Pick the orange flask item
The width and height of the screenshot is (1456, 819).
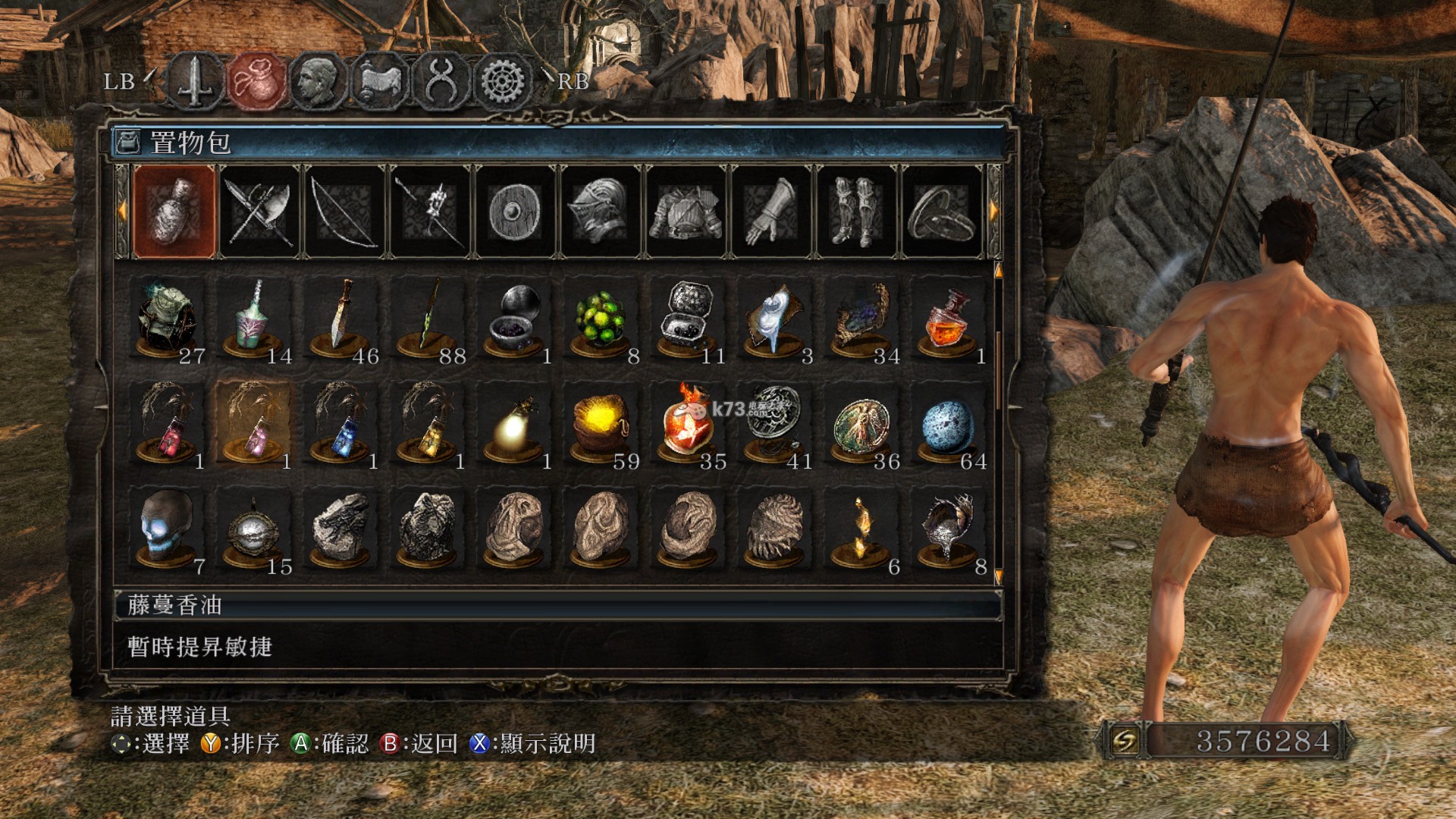[947, 320]
